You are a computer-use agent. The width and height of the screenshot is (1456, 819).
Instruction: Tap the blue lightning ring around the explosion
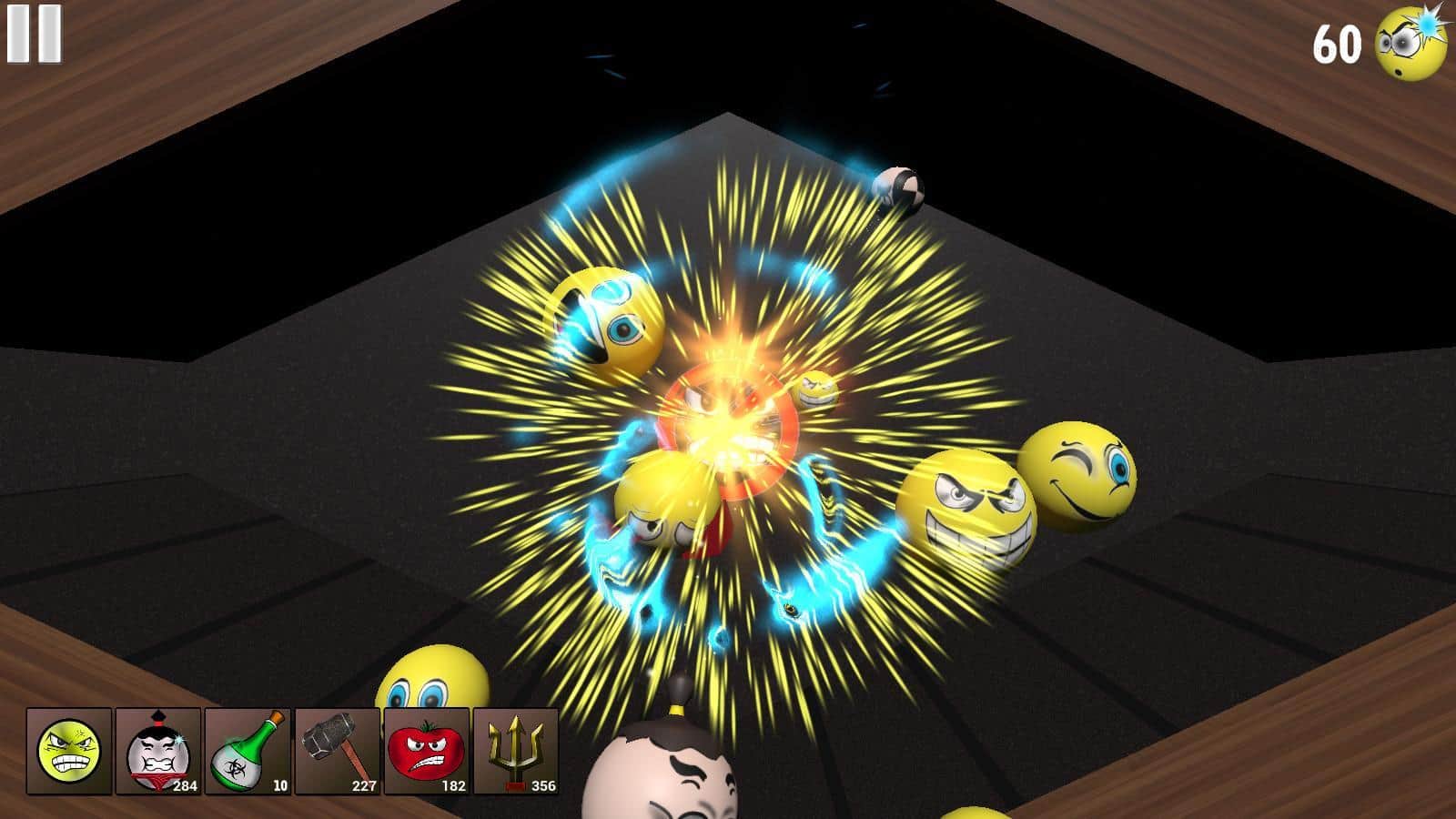837,573
